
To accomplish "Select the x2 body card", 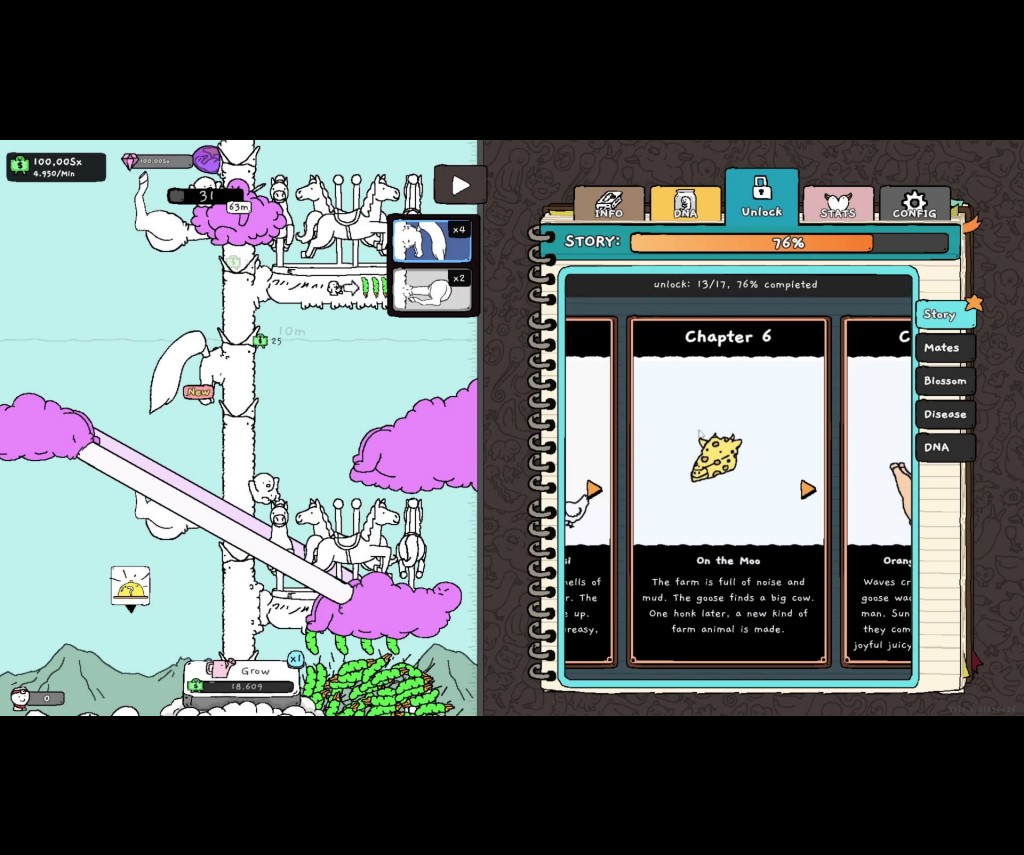I will click(432, 290).
